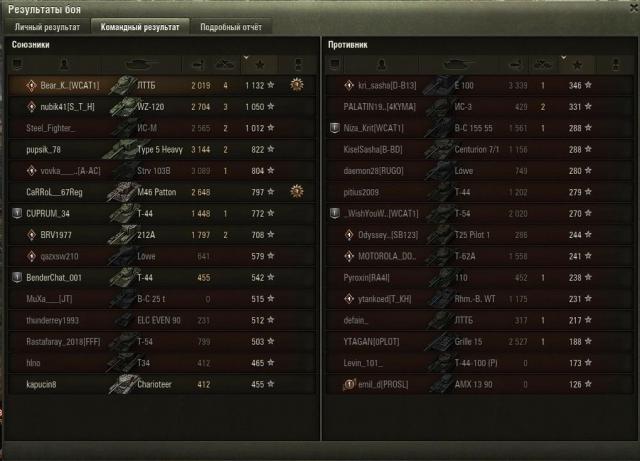Choose ally row pupsik_78 with Type 5 Heavy

(x=160, y=149)
